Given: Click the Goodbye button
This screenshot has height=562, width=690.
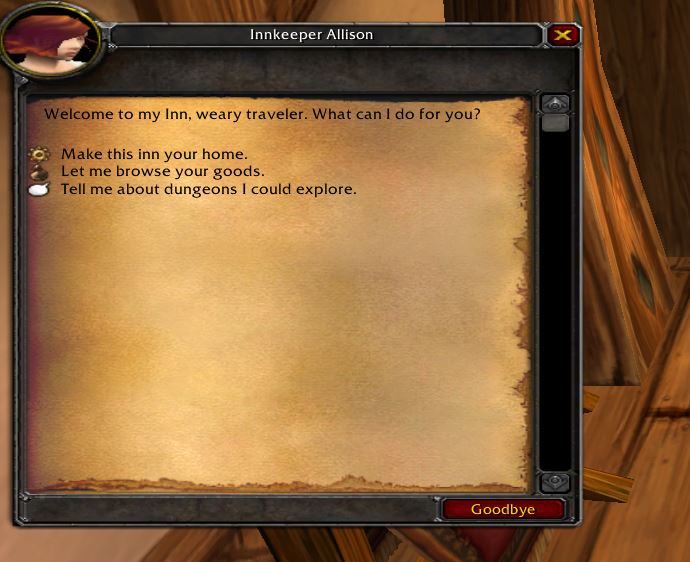Looking at the screenshot, I should pos(503,509).
